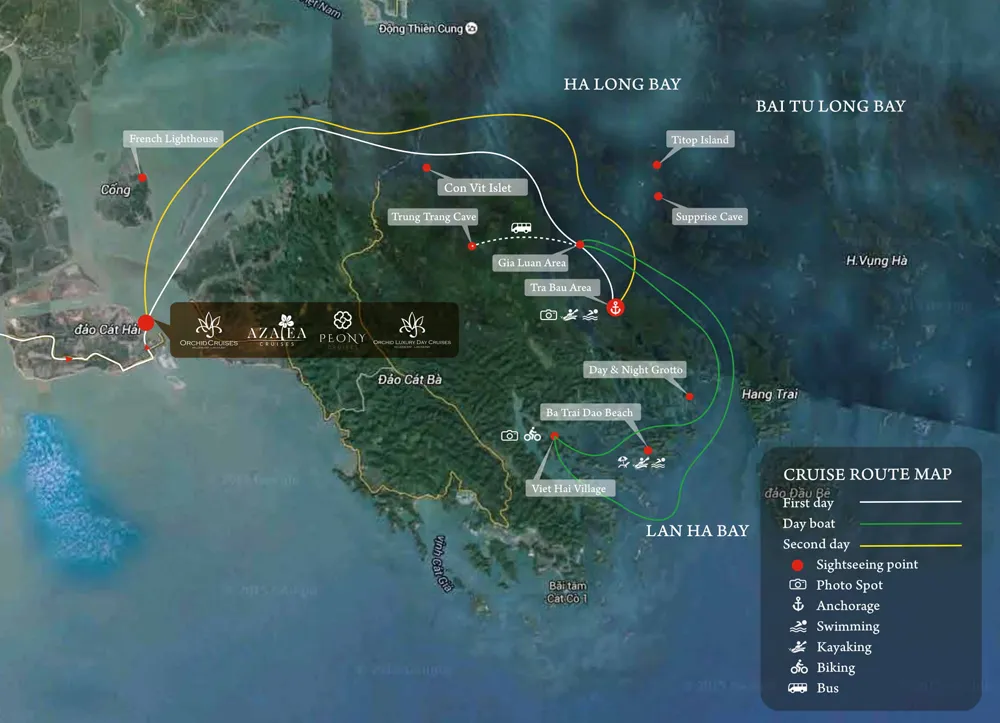Select the French Lighthouse map label
This screenshot has height=723, width=1000.
pyautogui.click(x=173, y=139)
